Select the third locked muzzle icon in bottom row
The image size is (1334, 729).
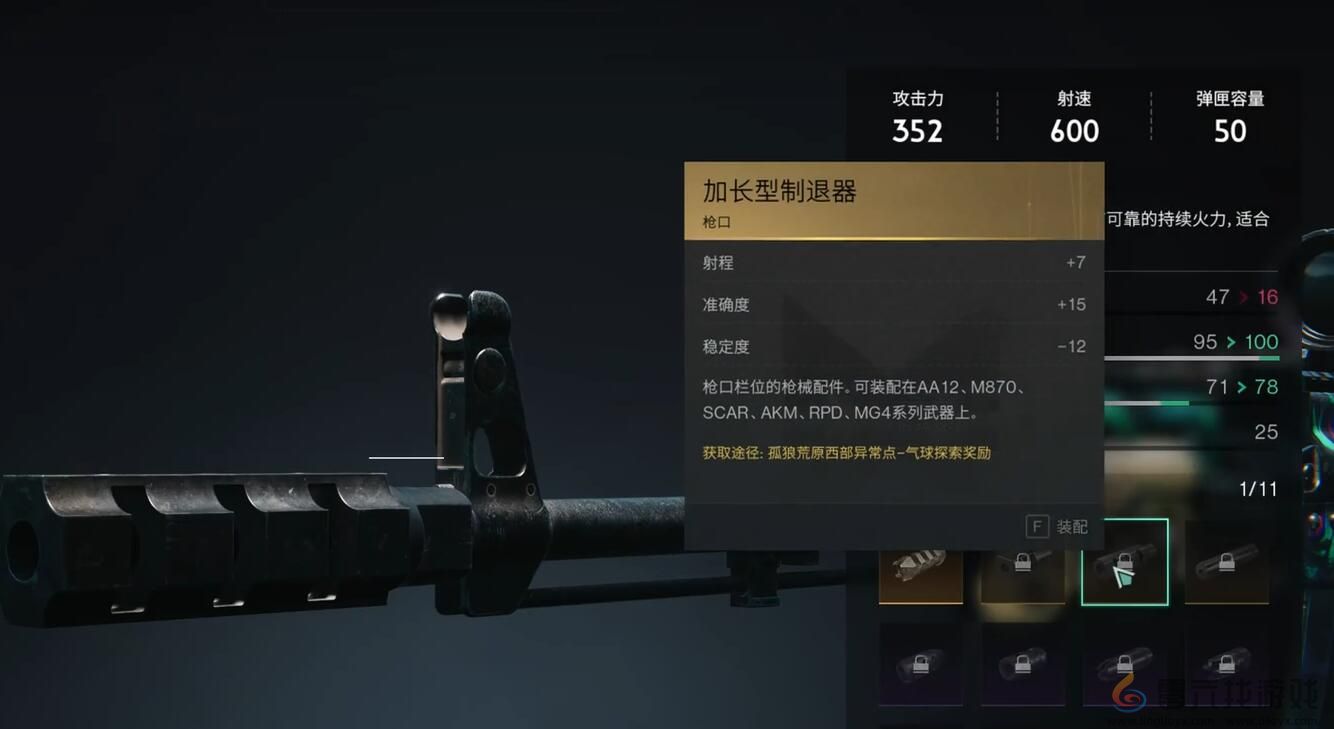click(x=1125, y=665)
